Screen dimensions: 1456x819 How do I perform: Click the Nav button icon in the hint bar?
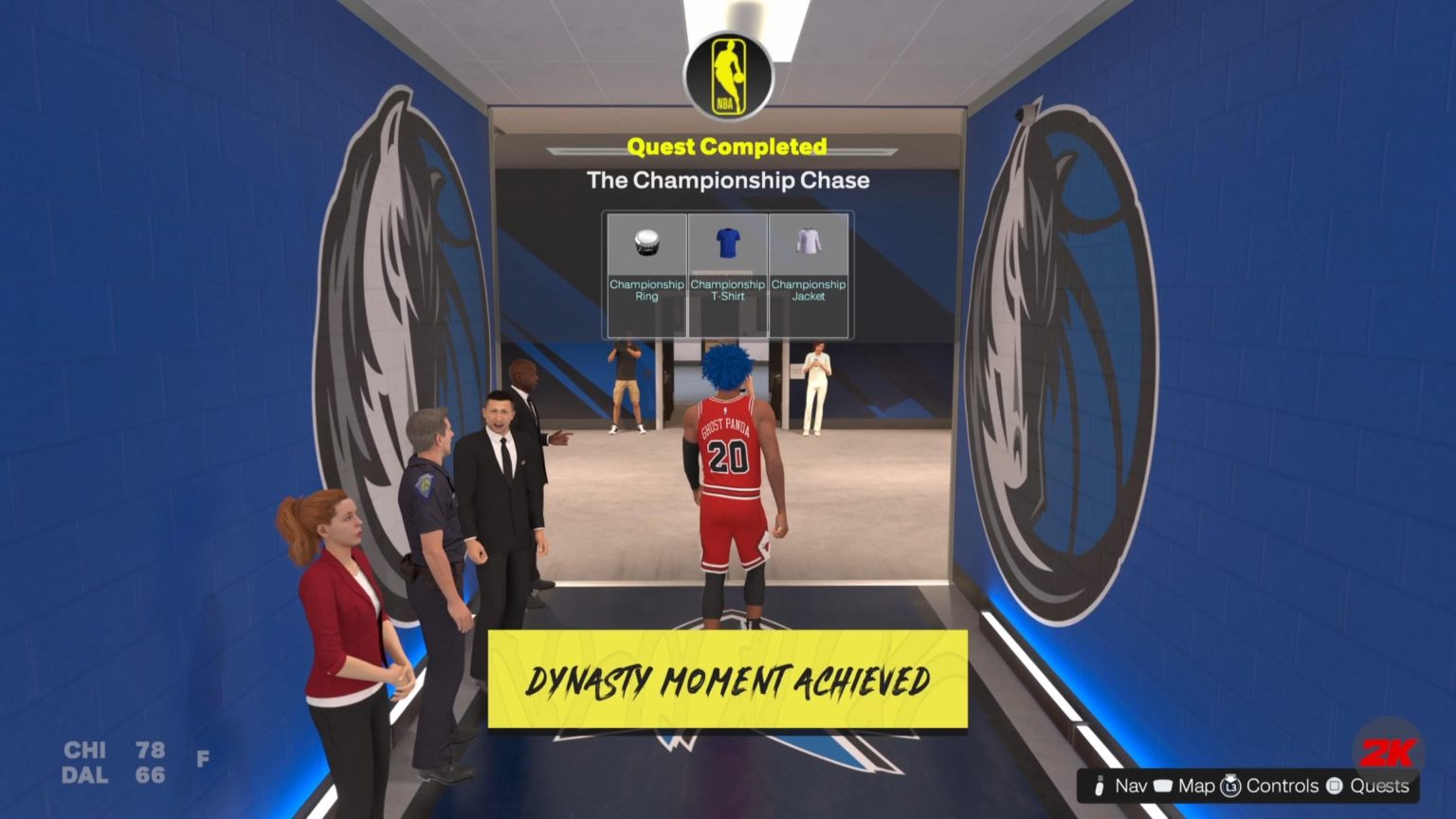click(x=1098, y=785)
